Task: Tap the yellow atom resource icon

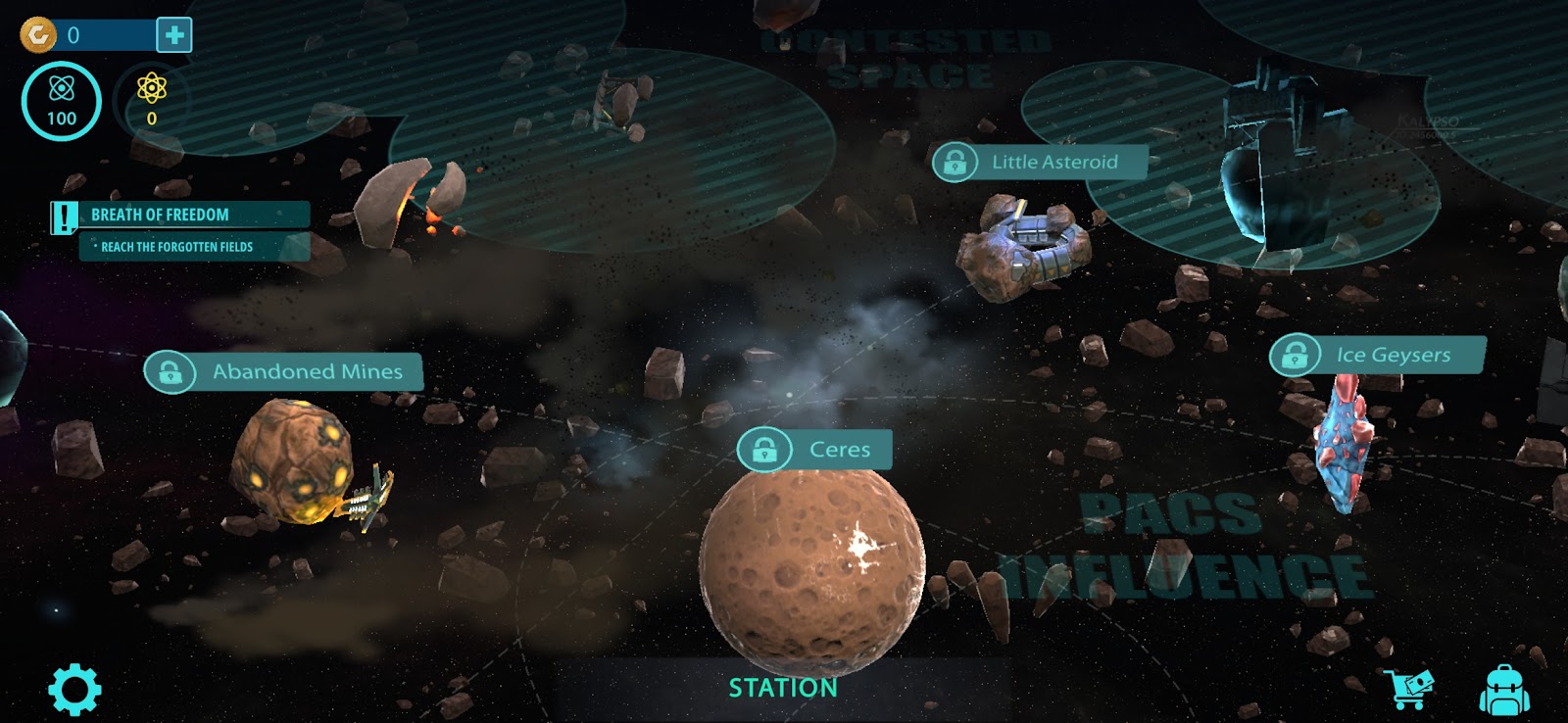Action: pyautogui.click(x=152, y=100)
